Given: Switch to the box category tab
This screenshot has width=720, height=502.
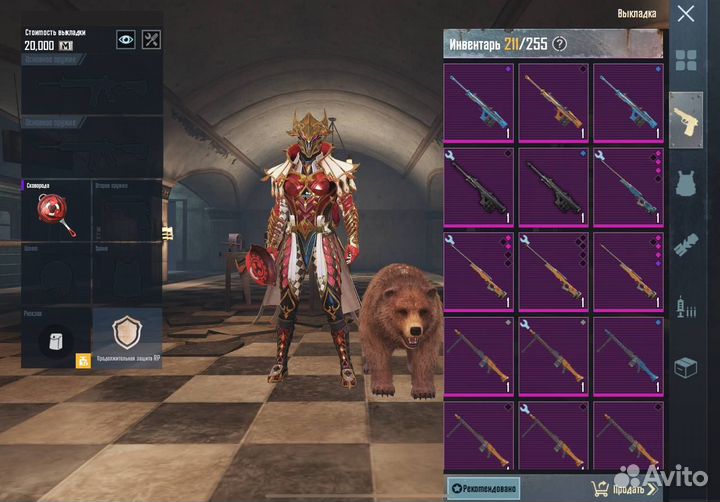Looking at the screenshot, I should 686,367.
